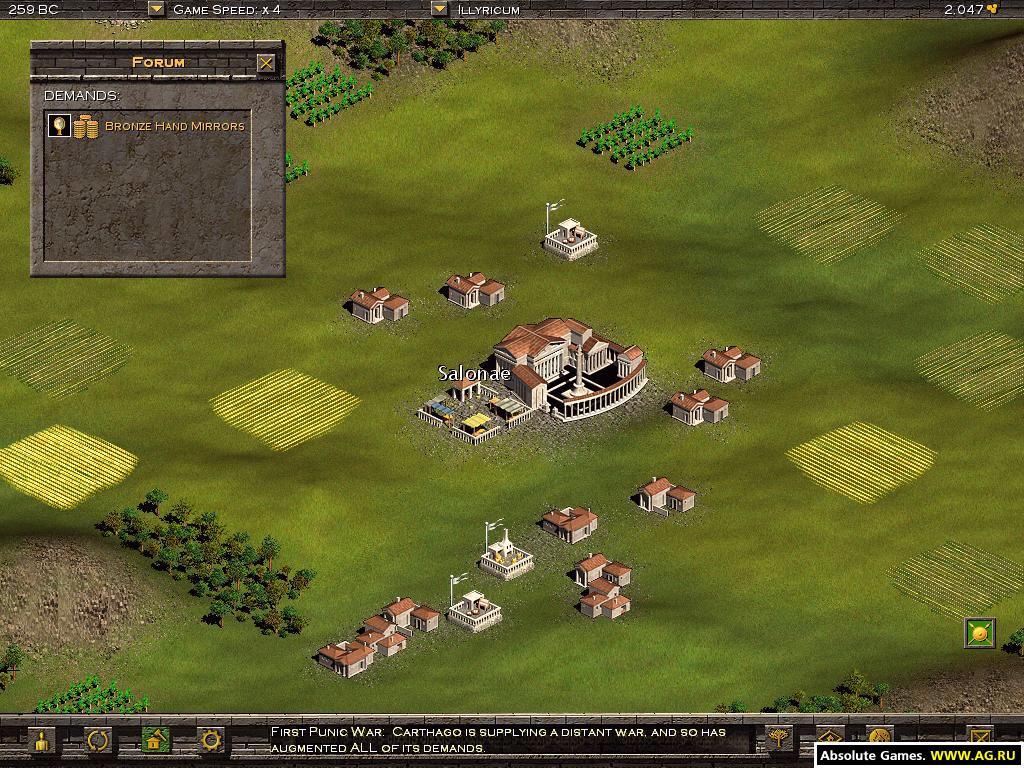Viewport: 1024px width, 768px height.
Task: Select the Salonae city label
Action: 474,374
